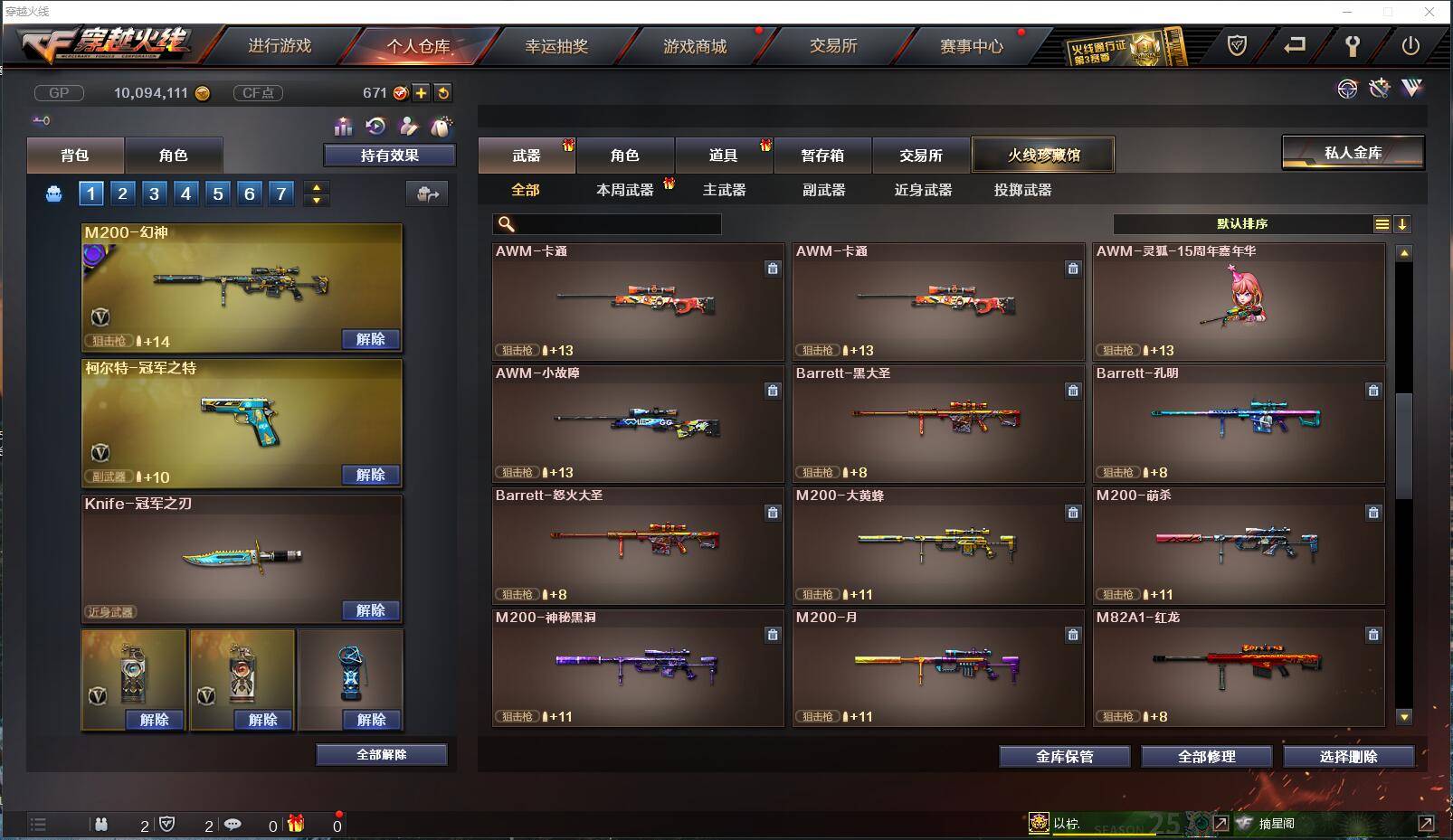This screenshot has height=840, width=1453.
Task: Open the shield security icon in the navbar
Action: click(x=1238, y=43)
